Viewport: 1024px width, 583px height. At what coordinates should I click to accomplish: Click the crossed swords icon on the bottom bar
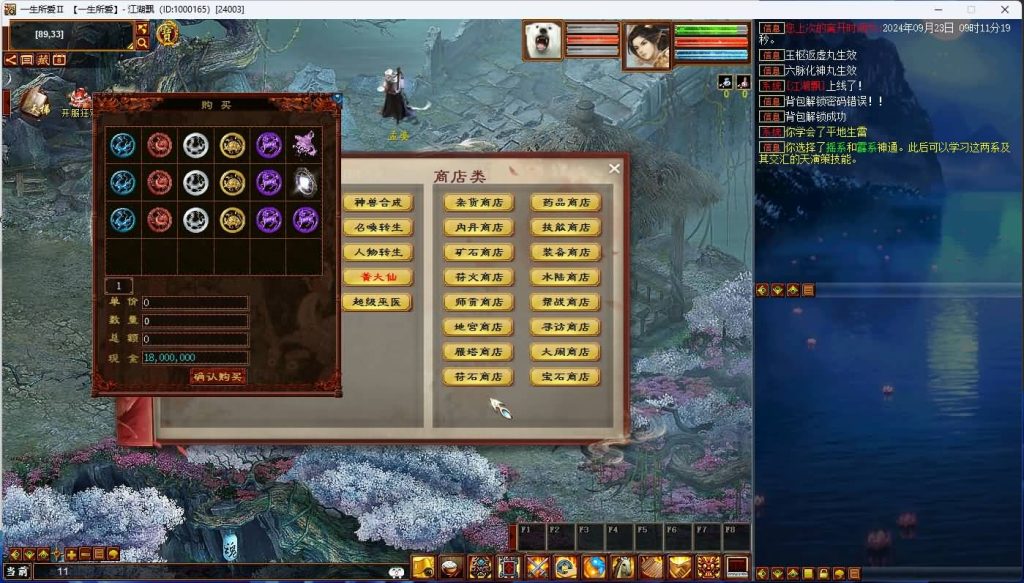pyautogui.click(x=538, y=567)
